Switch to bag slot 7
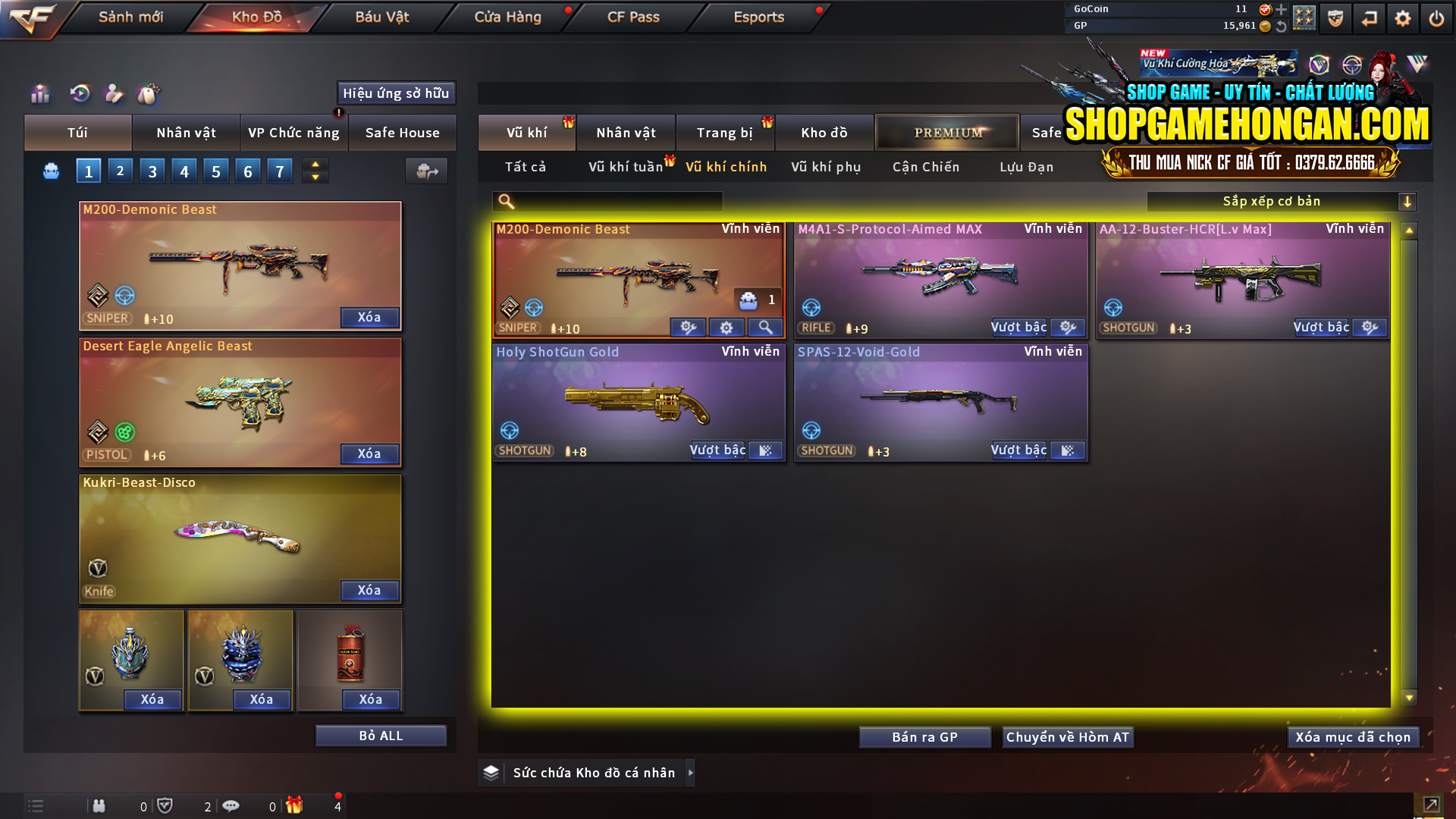The width and height of the screenshot is (1456, 819). coord(280,171)
